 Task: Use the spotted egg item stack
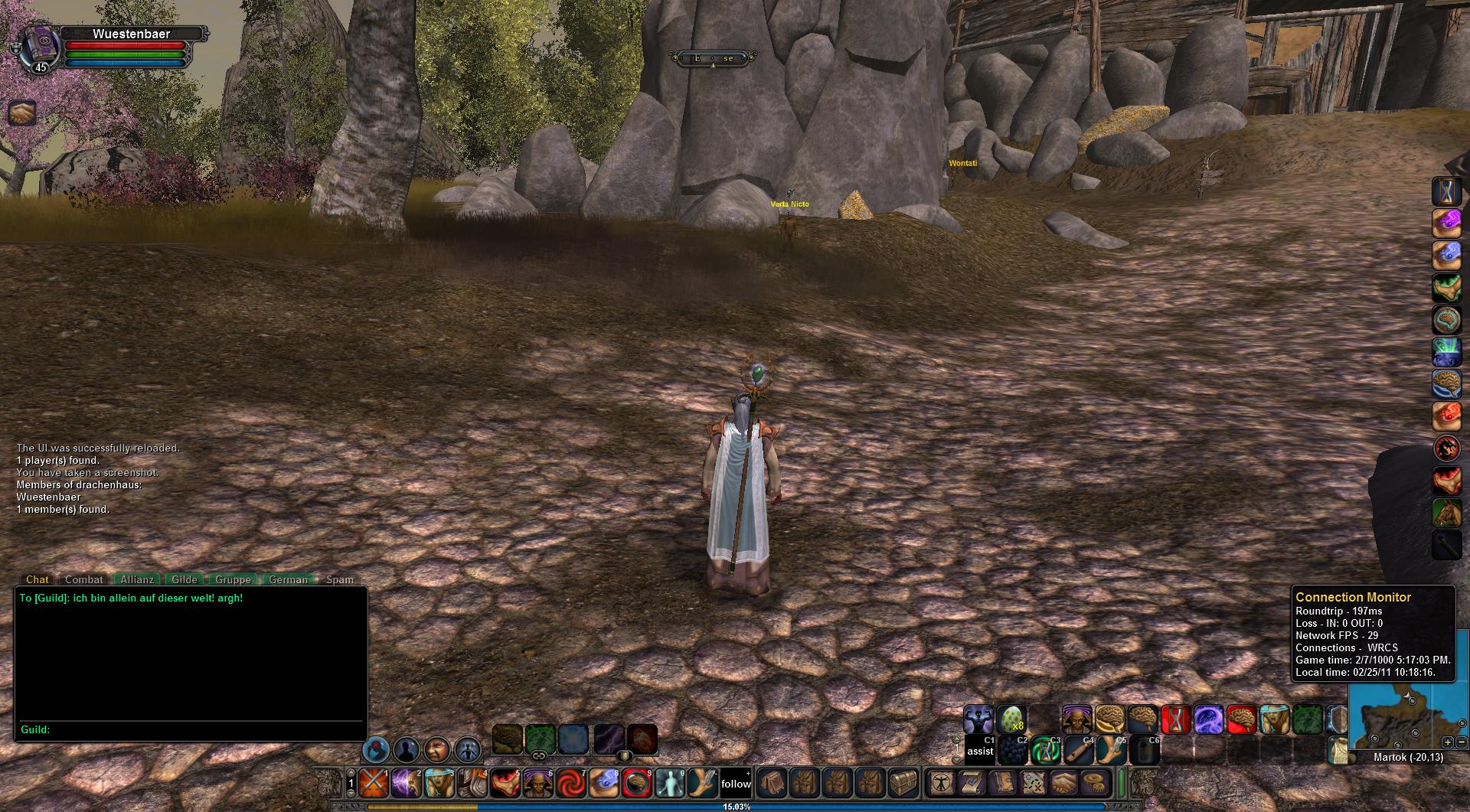[x=1011, y=720]
